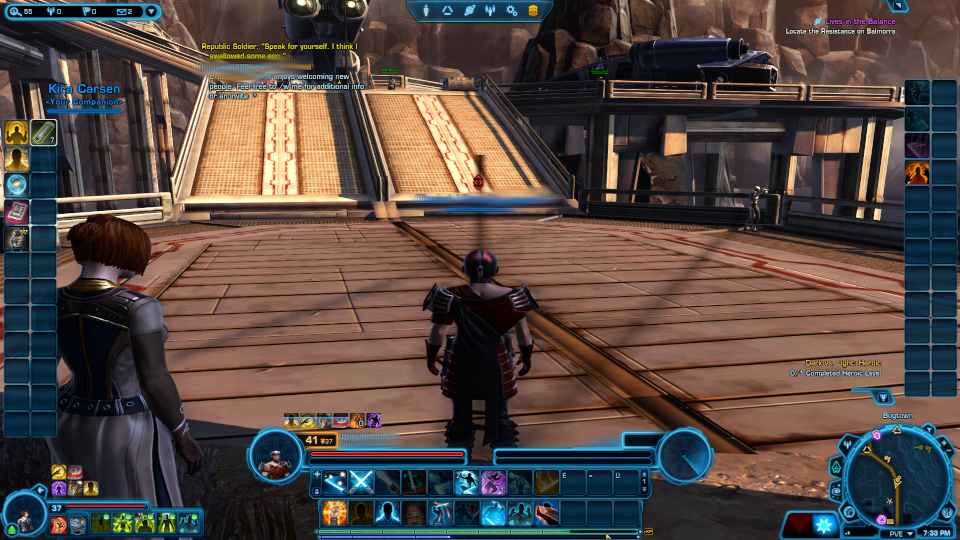Image resolution: width=960 pixels, height=540 pixels.
Task: Click the red downward triangle button
Action: pos(796,525)
